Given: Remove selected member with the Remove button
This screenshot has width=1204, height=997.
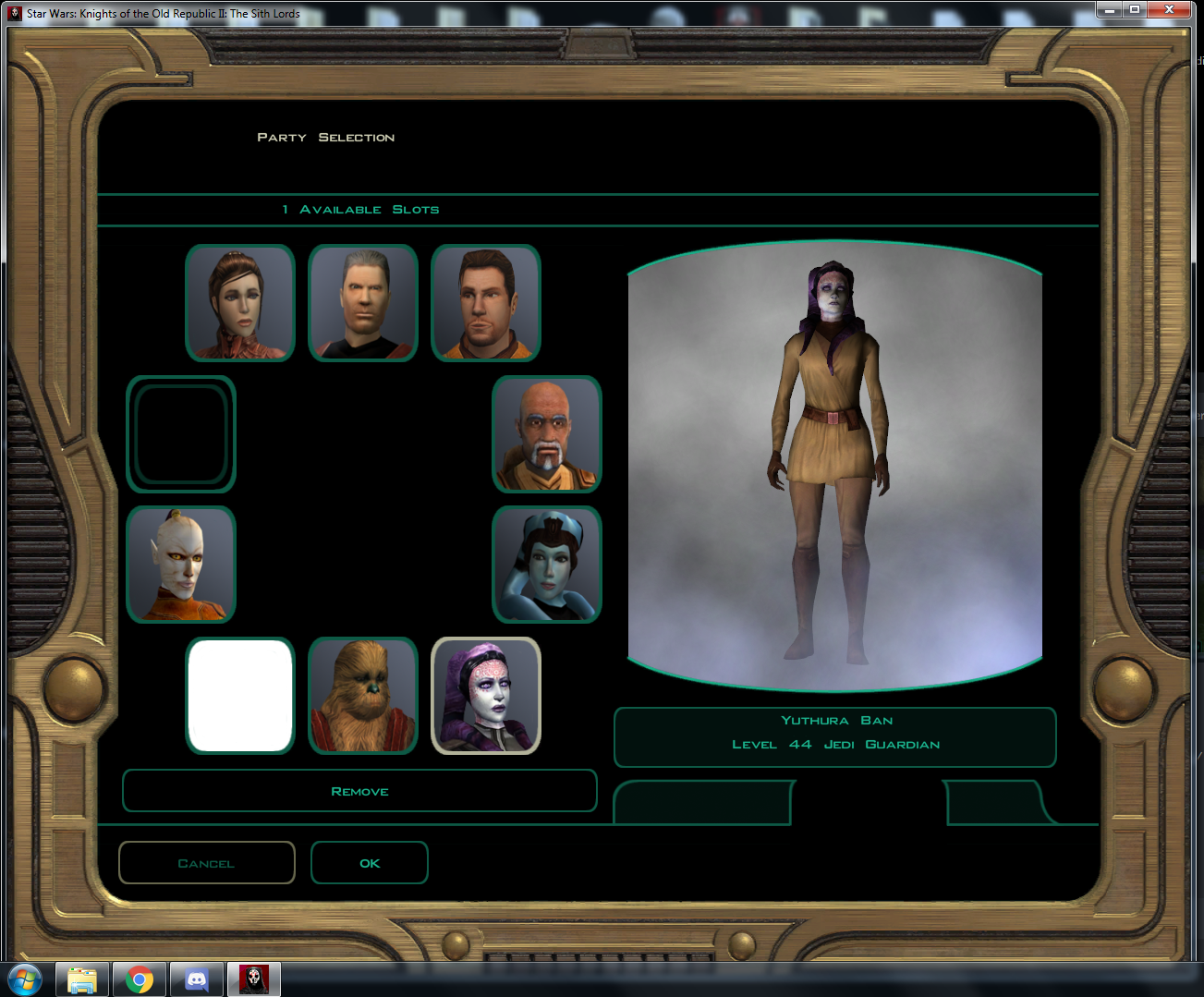Looking at the screenshot, I should pos(359,791).
